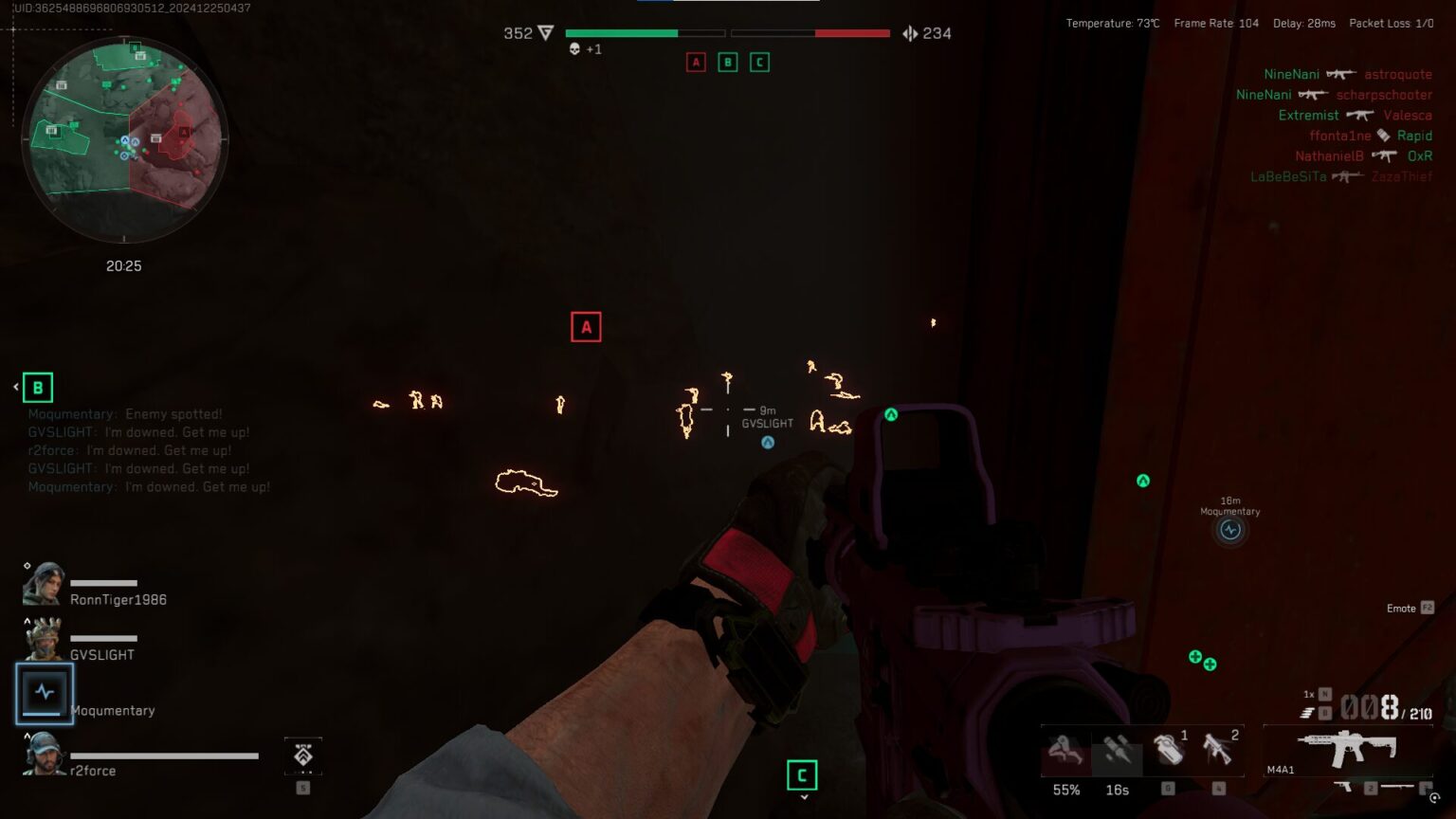
Task: Toggle the 16m revive marker for Moqumentary
Action: click(1230, 530)
